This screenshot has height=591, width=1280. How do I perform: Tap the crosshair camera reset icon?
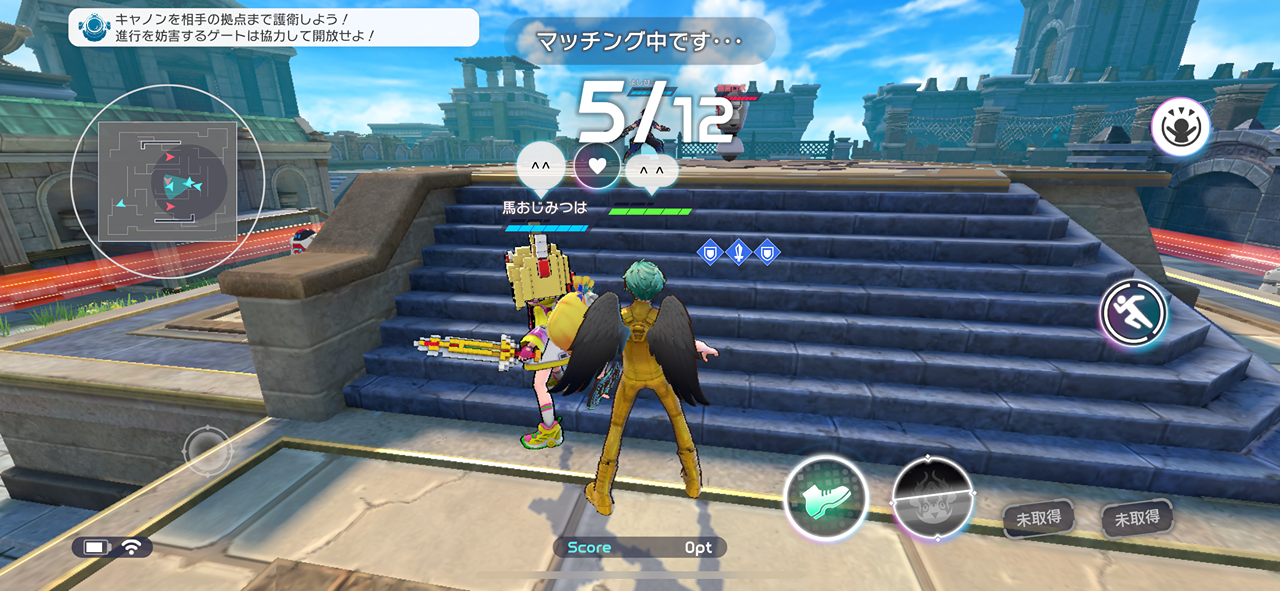208,450
